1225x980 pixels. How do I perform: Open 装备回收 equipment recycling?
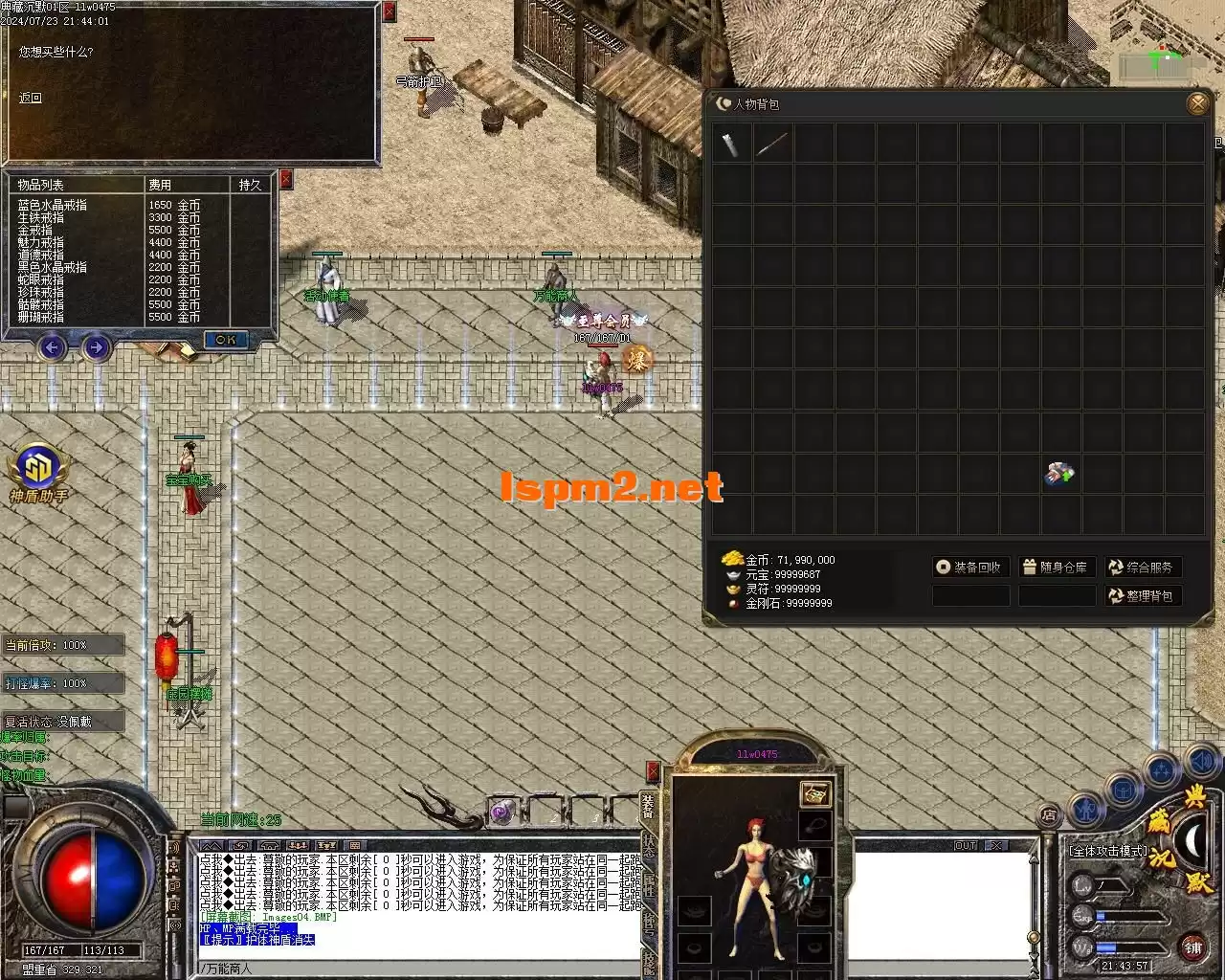(x=970, y=568)
